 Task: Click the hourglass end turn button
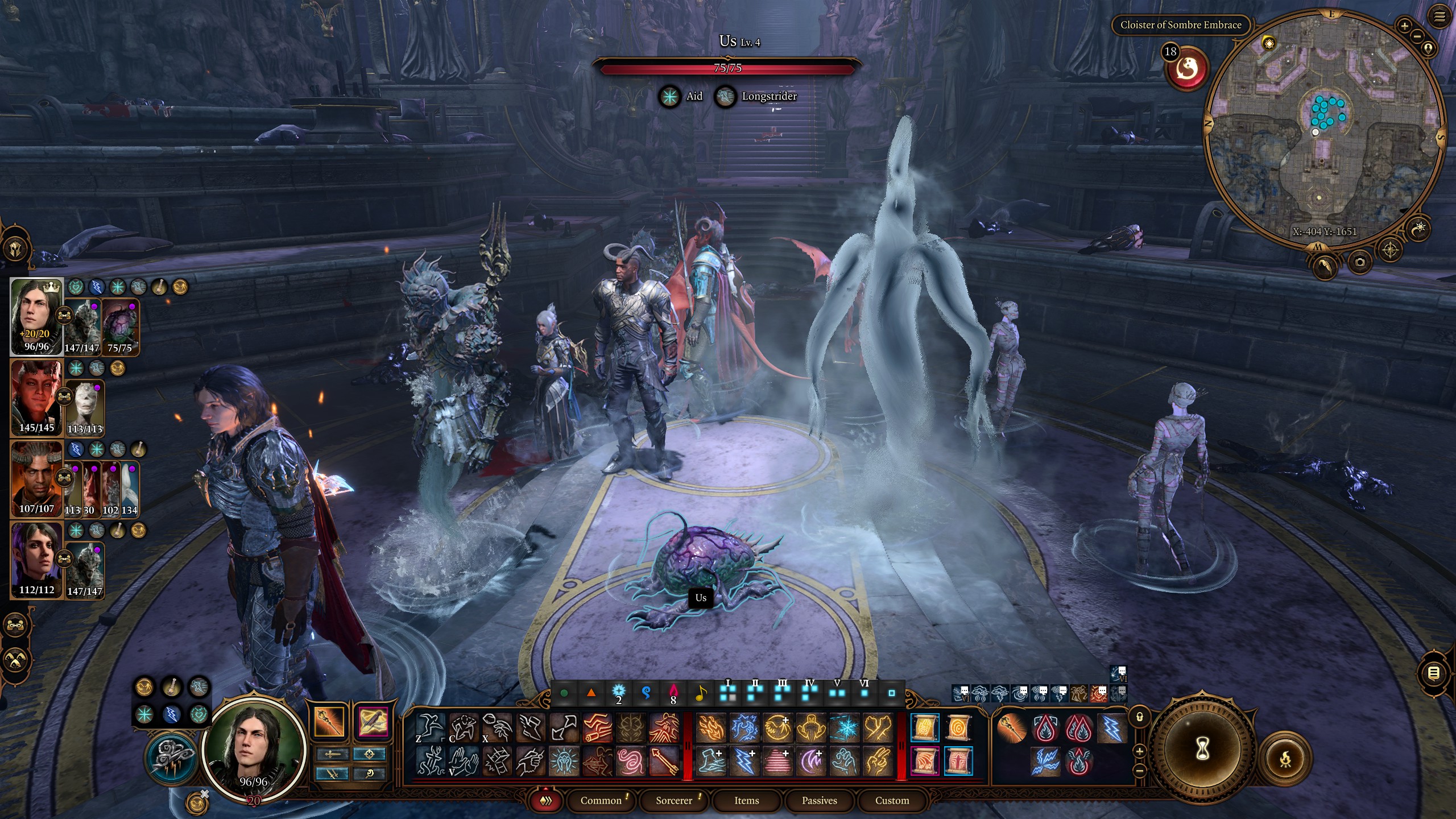pyautogui.click(x=1203, y=751)
